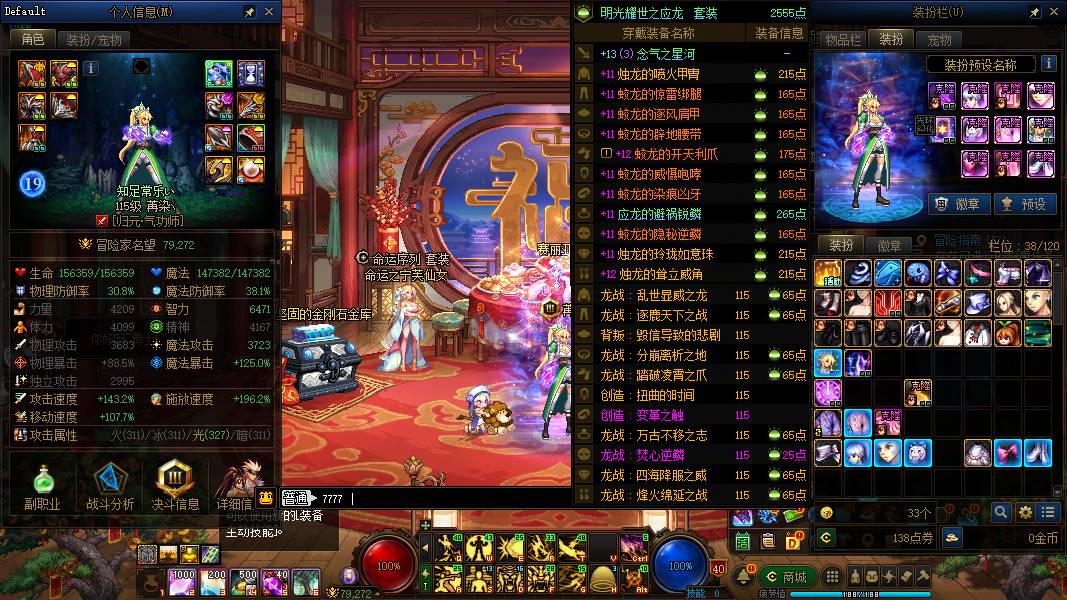Switch to the 装扮/宠物 tab
Image resolution: width=1067 pixels, height=600 pixels.
[x=94, y=40]
